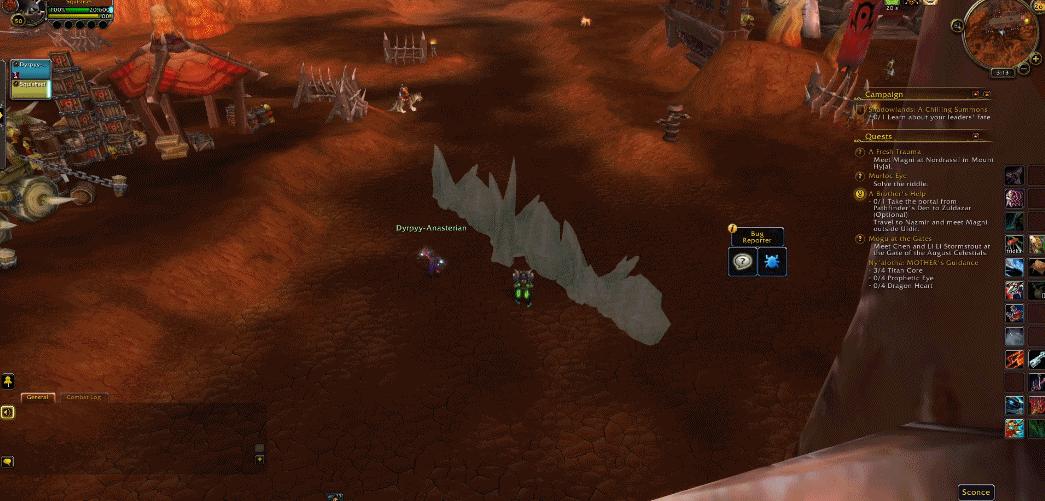Open the General chat tab
Screen dimensions: 1045x501
37,397
